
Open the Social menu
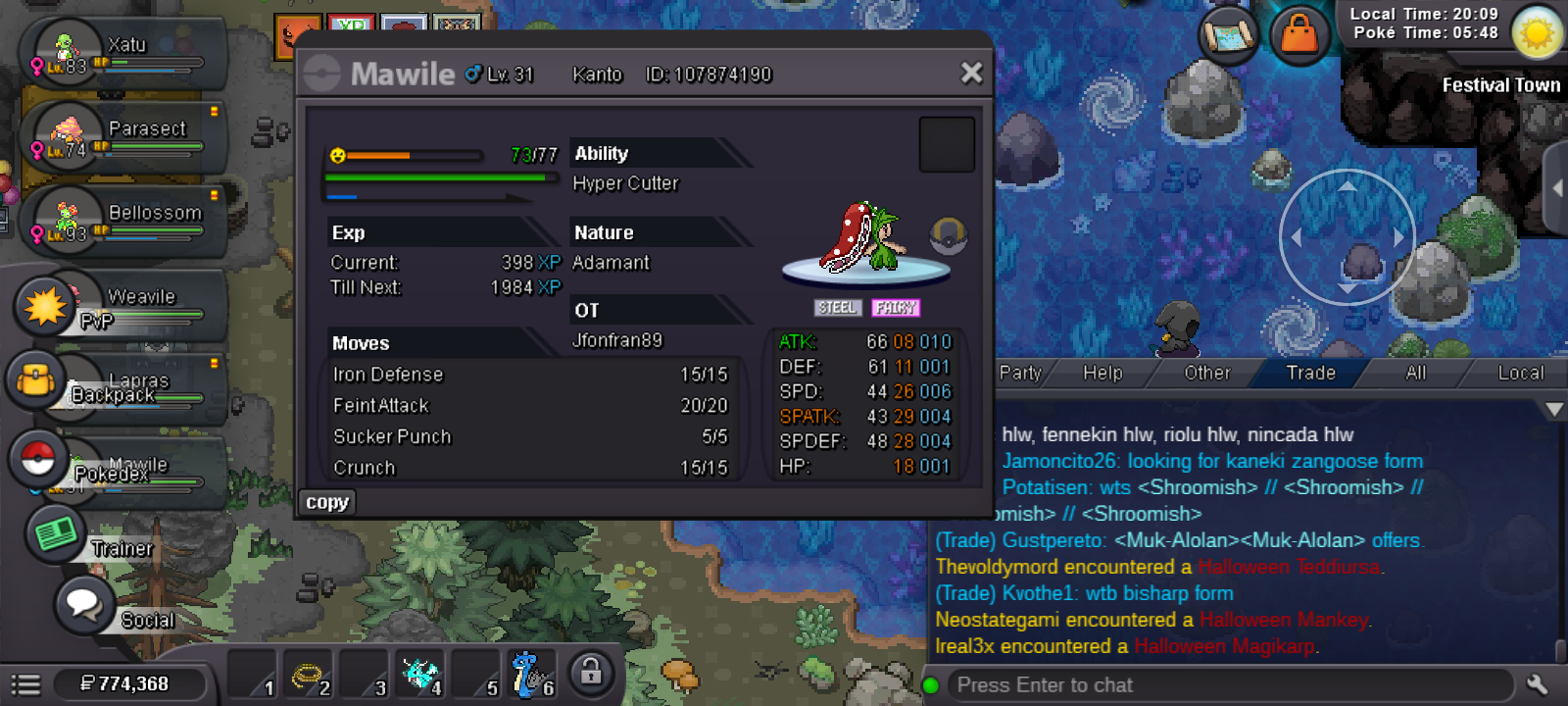[x=85, y=605]
